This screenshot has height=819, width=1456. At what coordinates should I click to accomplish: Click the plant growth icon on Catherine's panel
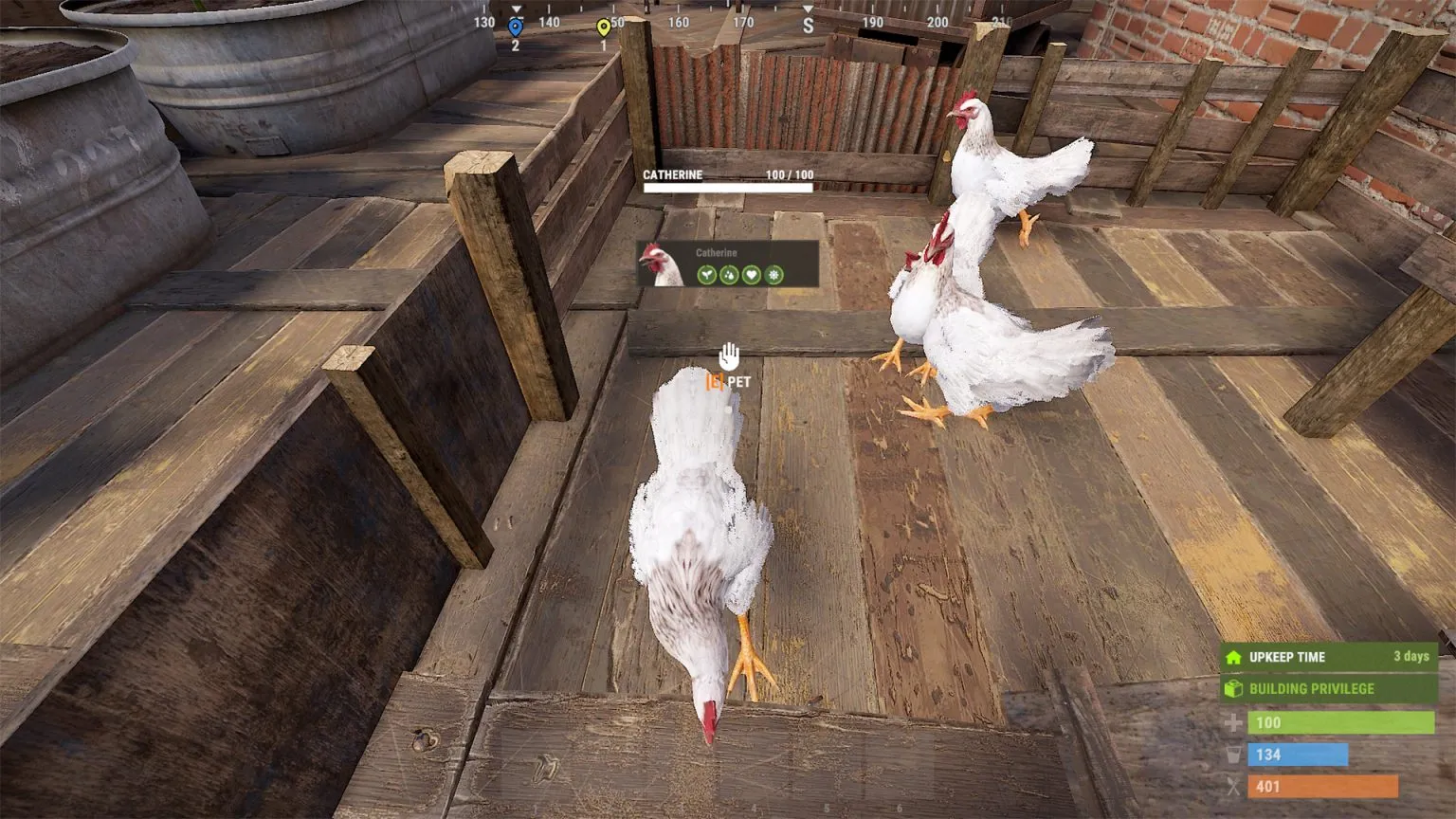[x=706, y=275]
